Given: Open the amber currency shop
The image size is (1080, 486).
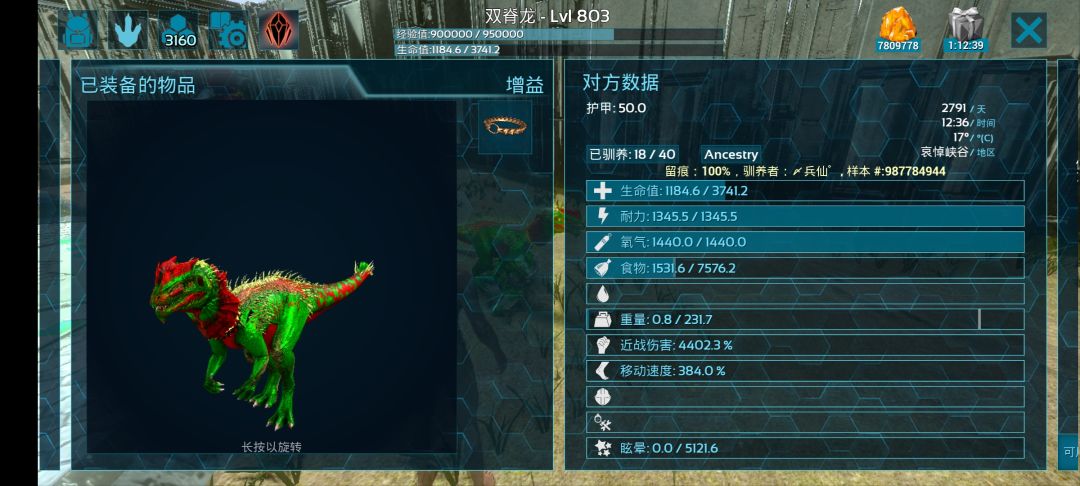Looking at the screenshot, I should pos(897,30).
